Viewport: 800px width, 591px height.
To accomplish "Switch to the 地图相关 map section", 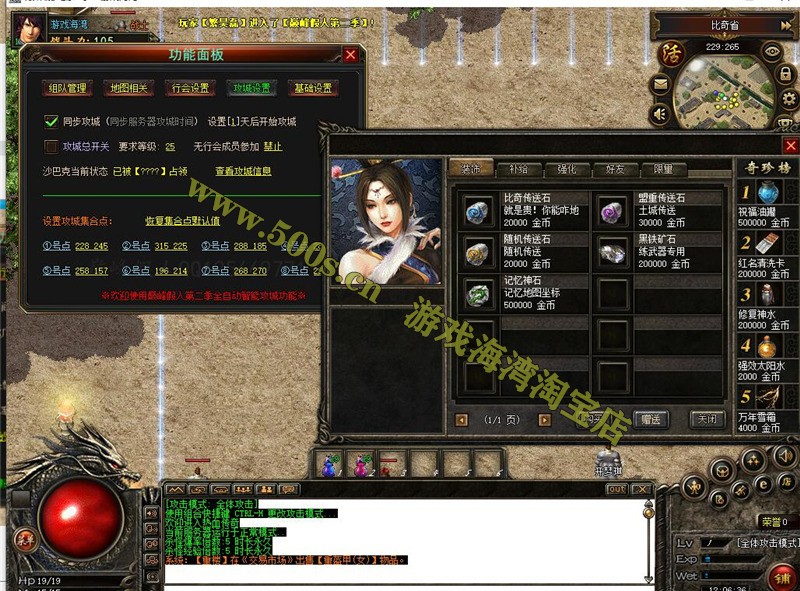I will point(128,88).
